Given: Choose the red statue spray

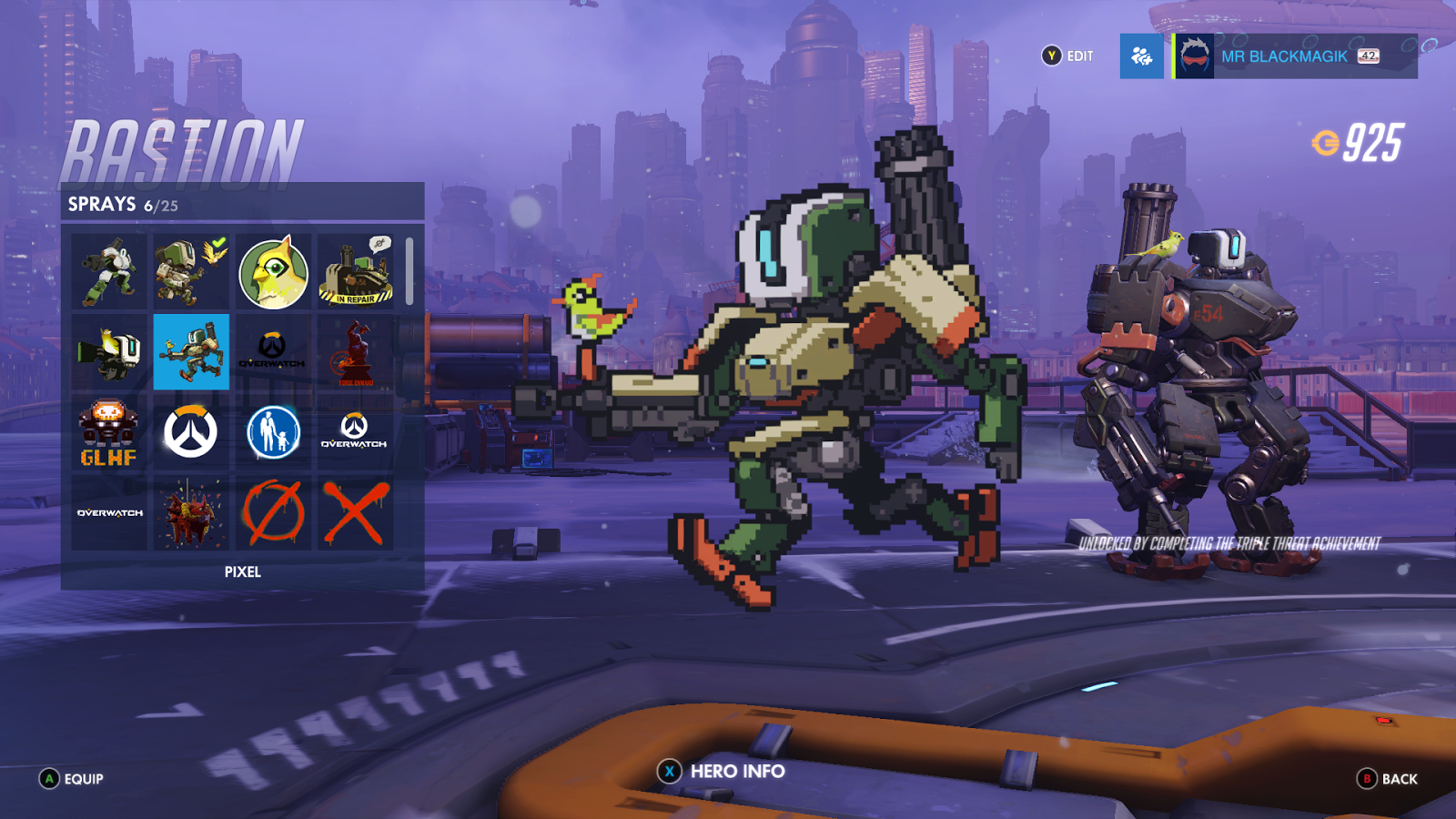Looking at the screenshot, I should tap(355, 352).
